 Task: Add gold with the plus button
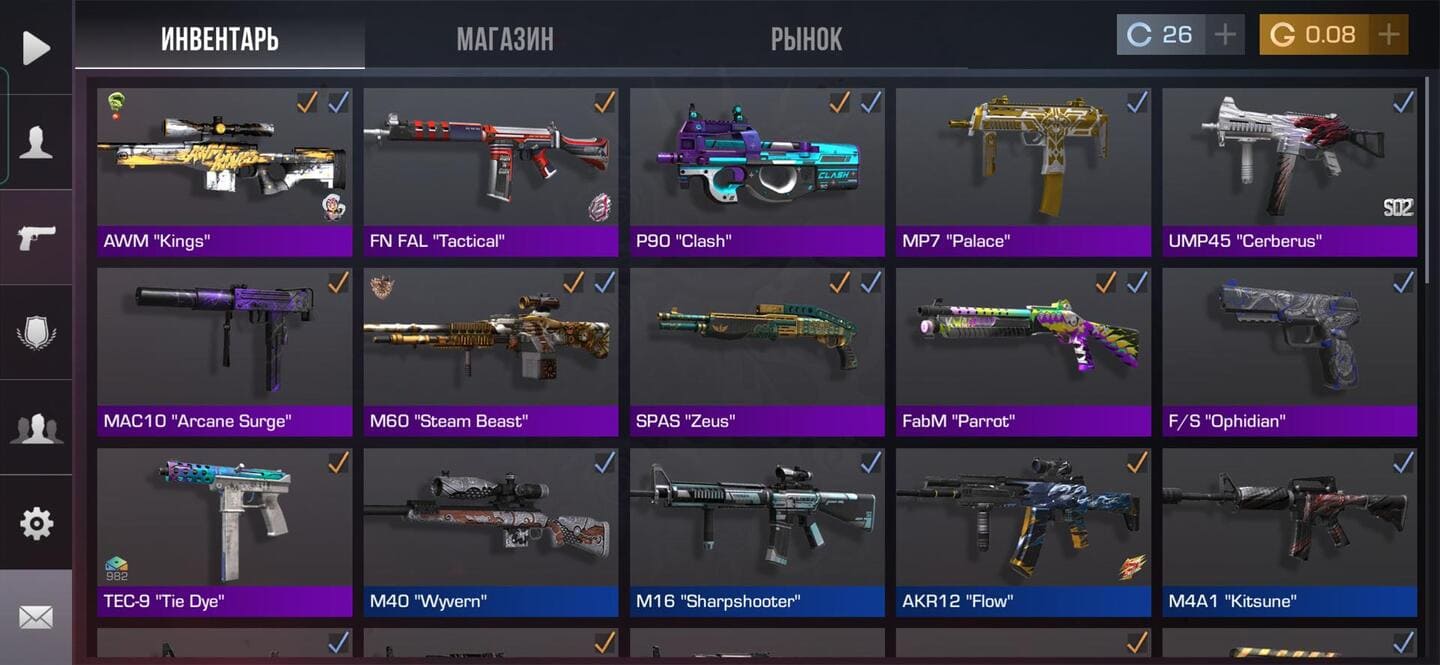pos(1388,35)
